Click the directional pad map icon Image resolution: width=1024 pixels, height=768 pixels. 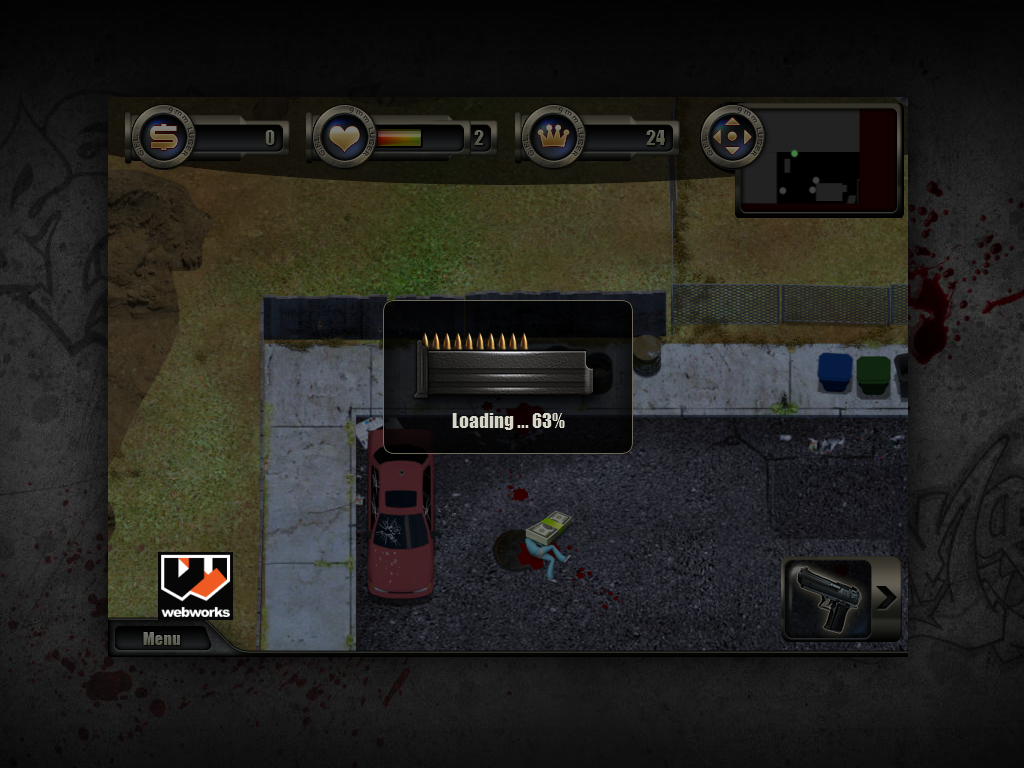coord(732,135)
